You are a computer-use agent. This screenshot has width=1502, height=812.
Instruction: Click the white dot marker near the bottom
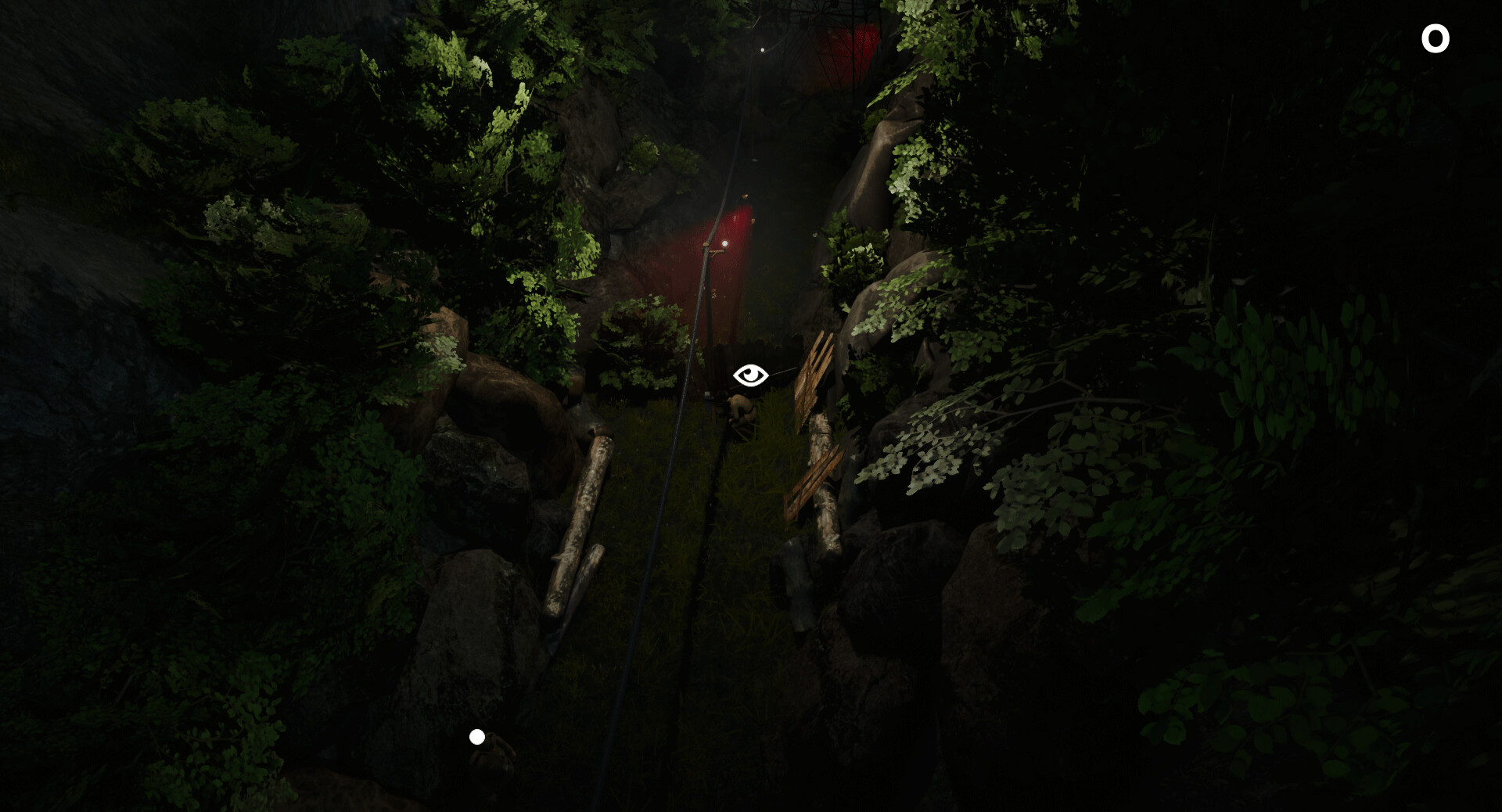click(477, 735)
